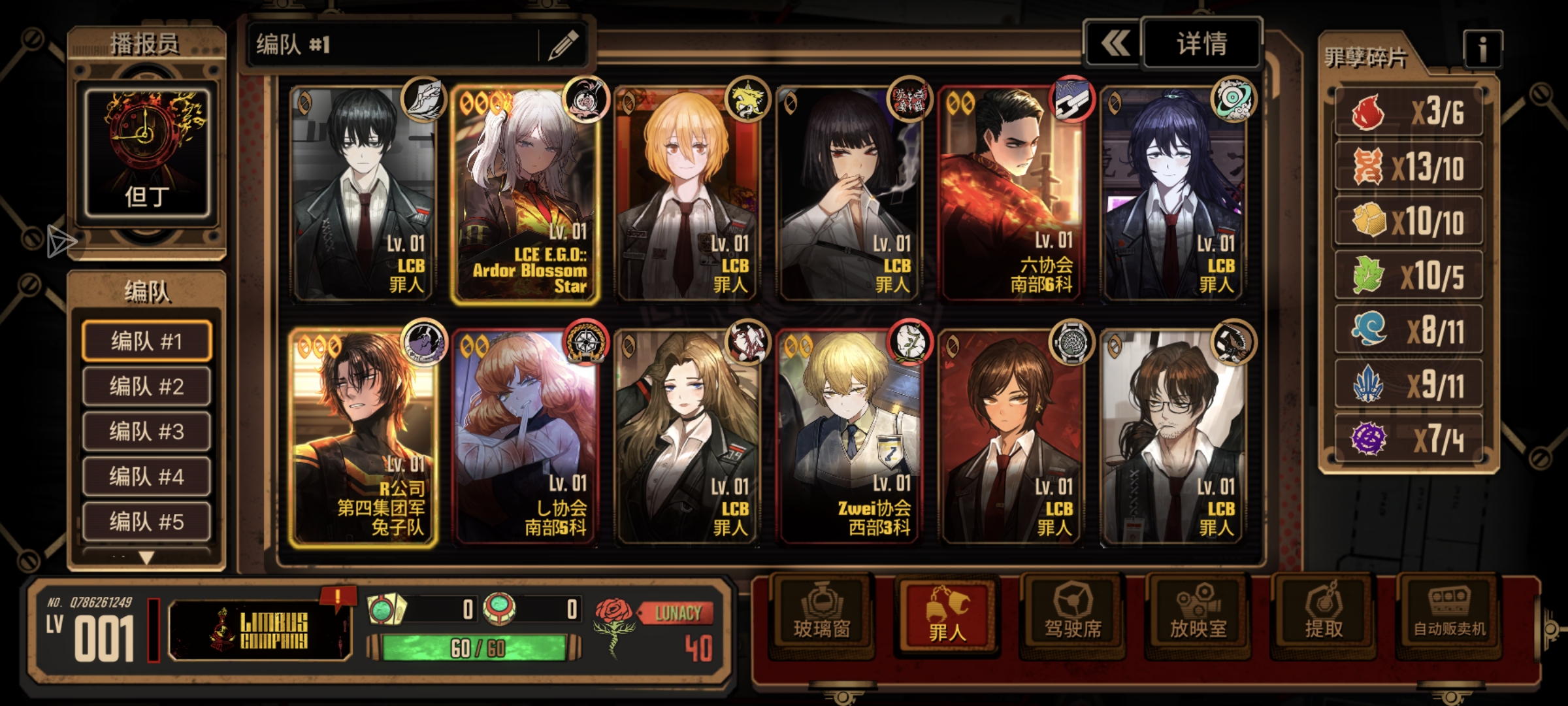Image resolution: width=1568 pixels, height=706 pixels.
Task: Pick the R公司 第四集团军 兔子队 card
Action: (363, 438)
